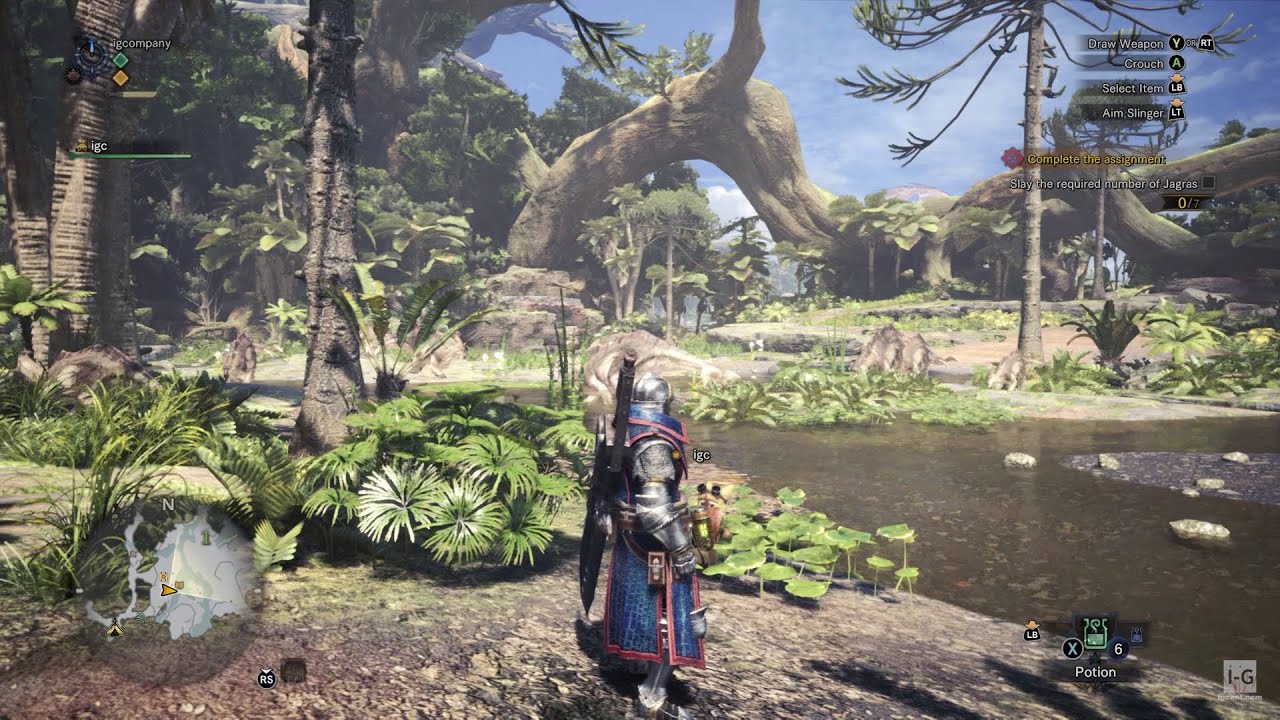Screen dimensions: 1280x720
Task: Choose the blue item next to Potion
Action: (1136, 632)
